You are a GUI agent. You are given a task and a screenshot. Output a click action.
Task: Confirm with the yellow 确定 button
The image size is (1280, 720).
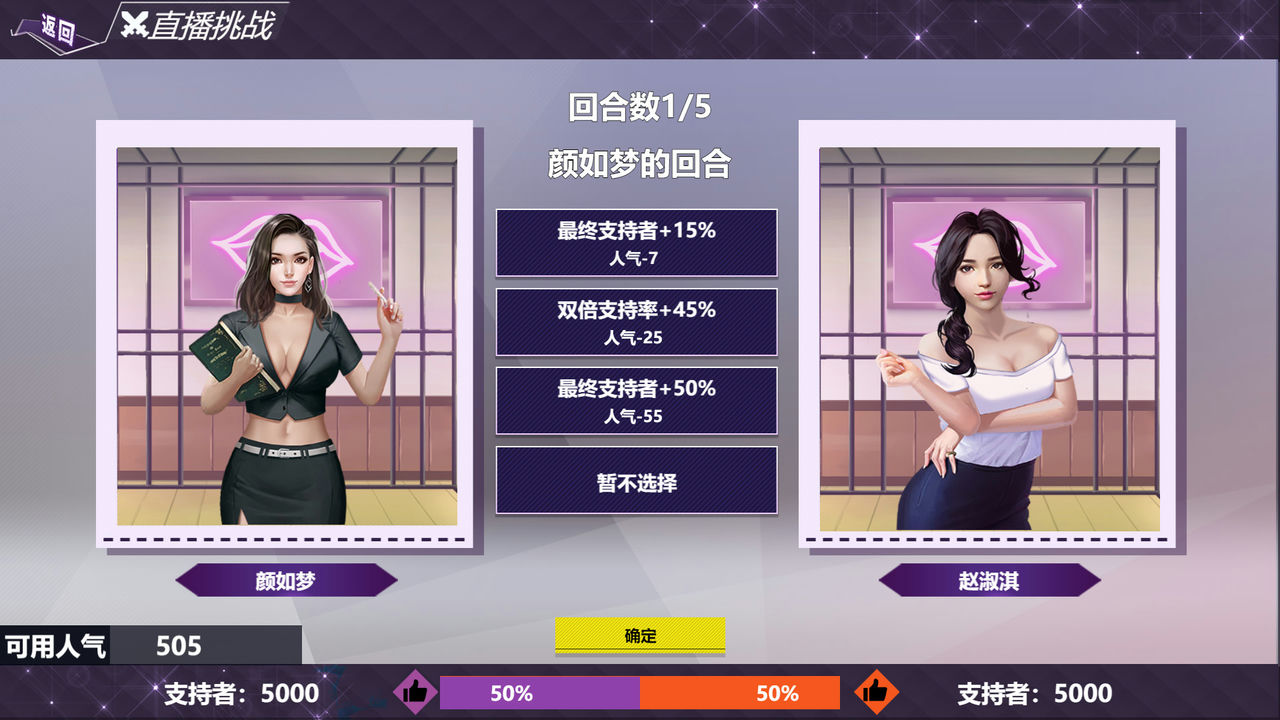click(x=640, y=636)
